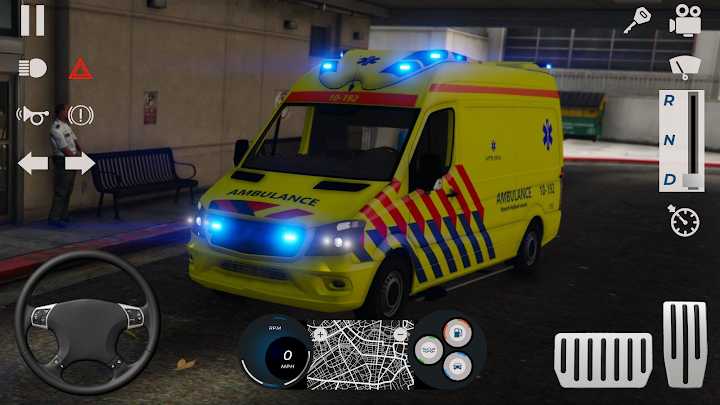Pause the game
720x405 pixels.
pyautogui.click(x=32, y=20)
